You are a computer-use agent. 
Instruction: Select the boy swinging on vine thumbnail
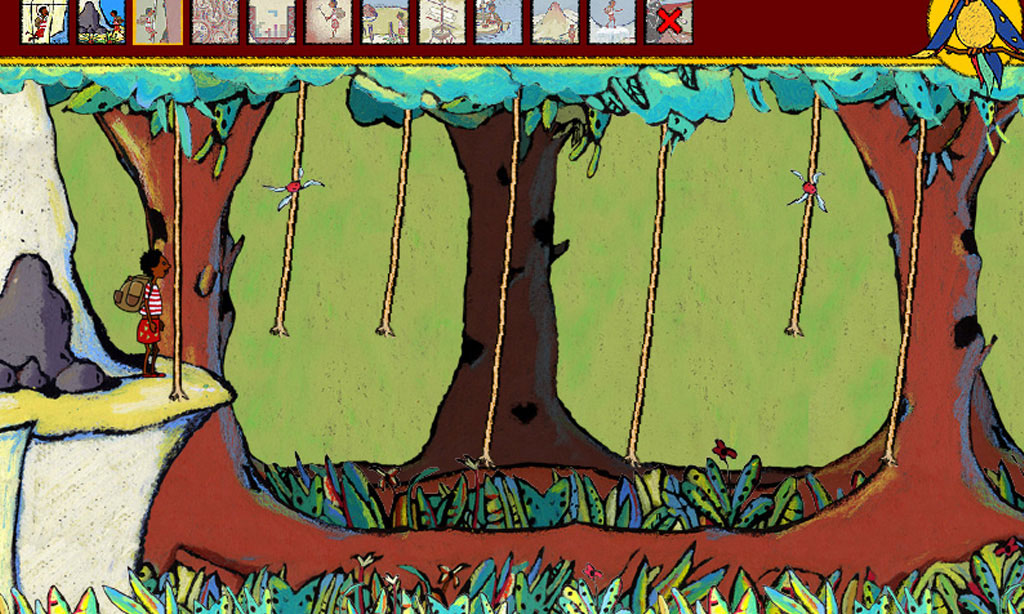click(44, 21)
